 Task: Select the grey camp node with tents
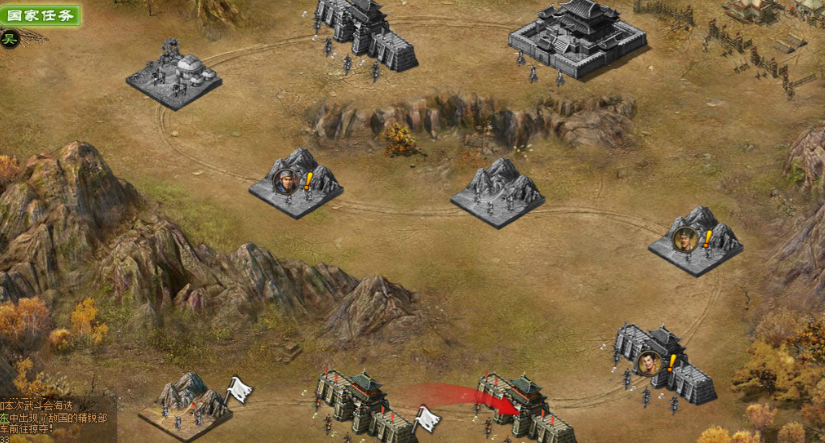pyautogui.click(x=173, y=75)
